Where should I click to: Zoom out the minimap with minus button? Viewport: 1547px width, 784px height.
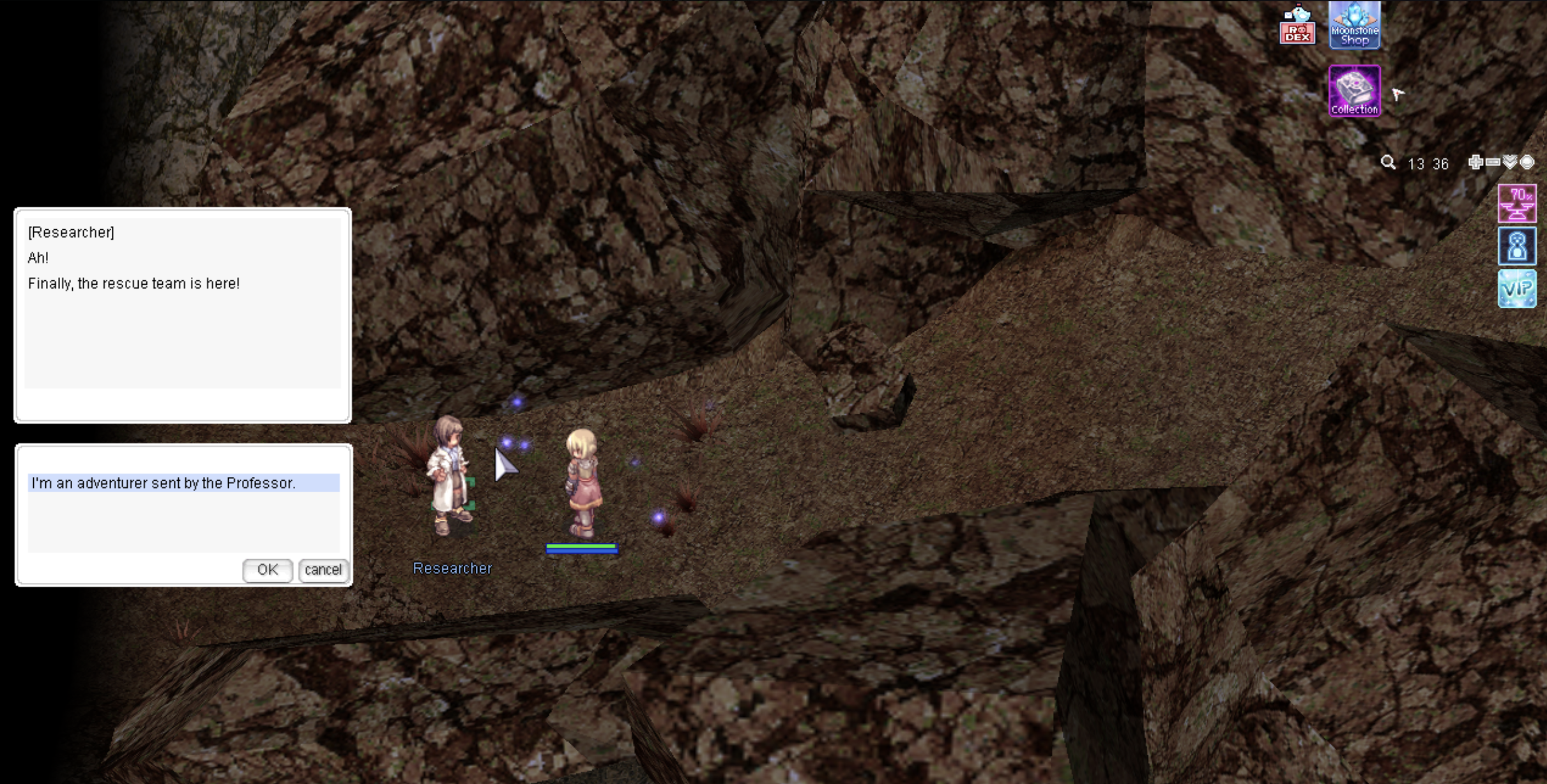[1493, 162]
